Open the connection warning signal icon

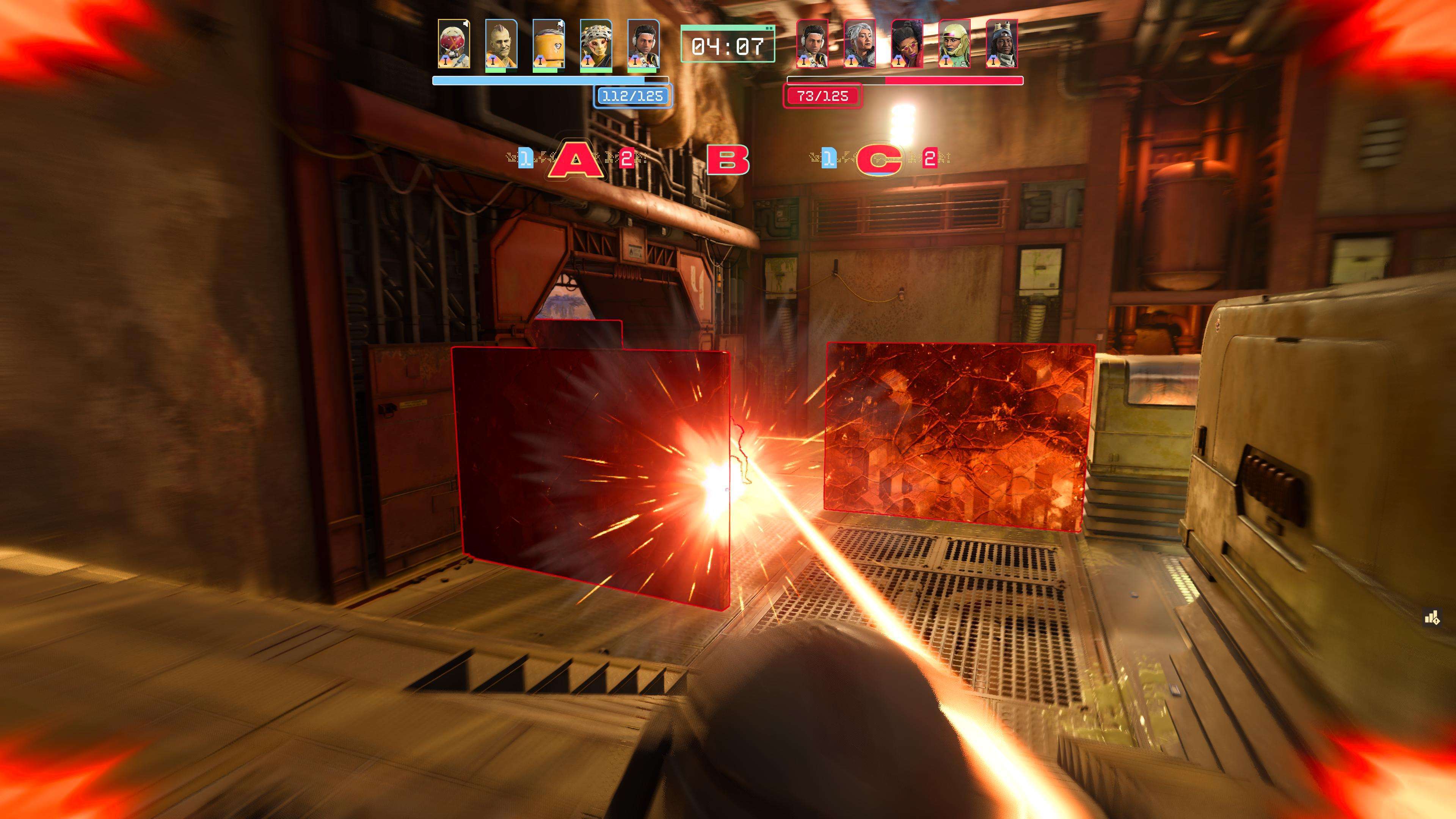[1432, 618]
